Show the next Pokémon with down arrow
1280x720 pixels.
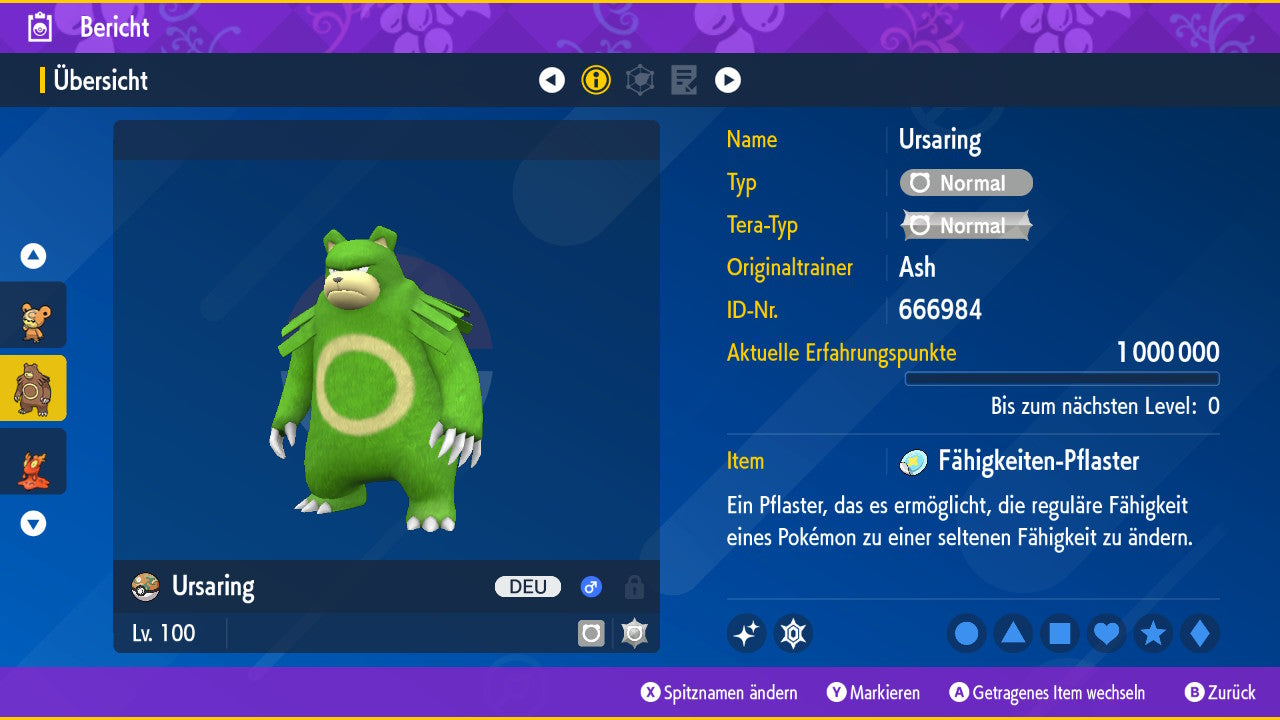(x=33, y=523)
